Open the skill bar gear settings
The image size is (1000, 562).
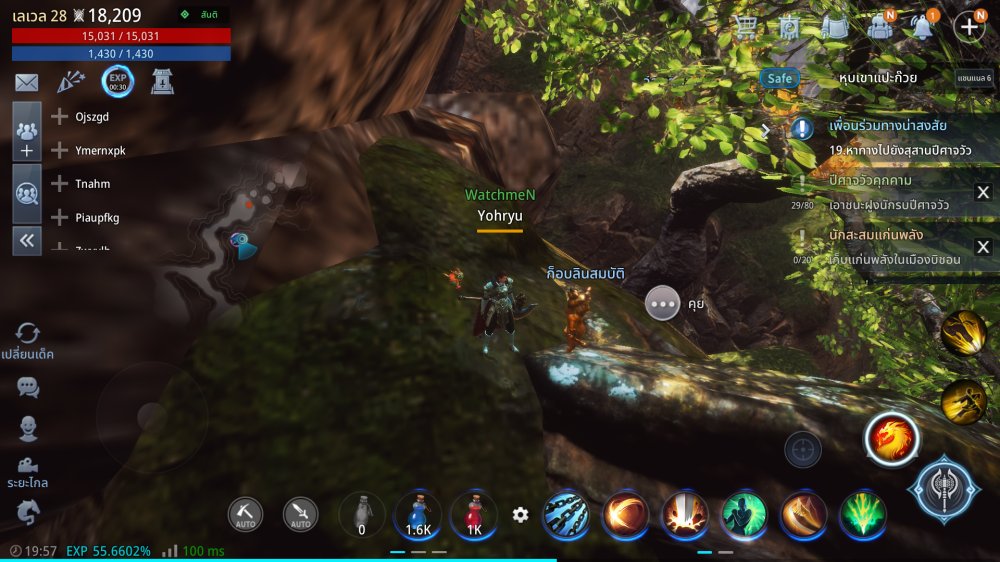(520, 515)
